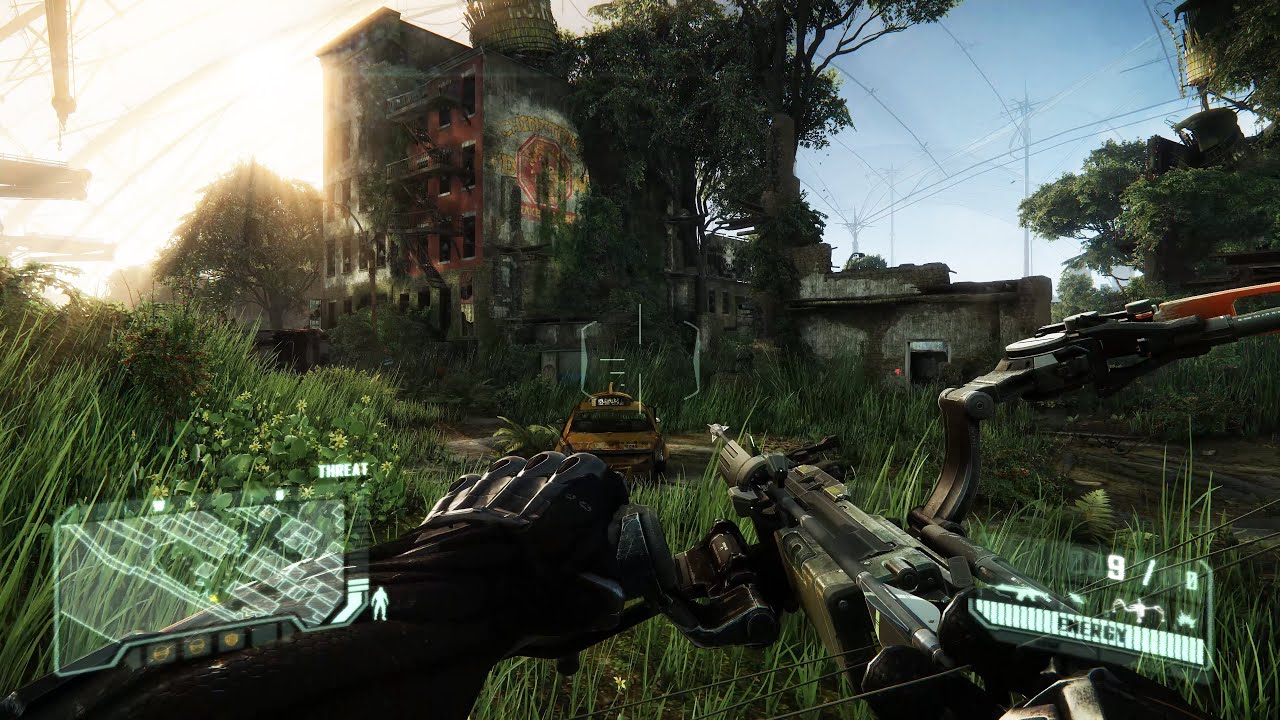Select the rifle silhouette icon on the ammo HUD
Viewport: 1280px width, 720px height.
click(x=1020, y=595)
